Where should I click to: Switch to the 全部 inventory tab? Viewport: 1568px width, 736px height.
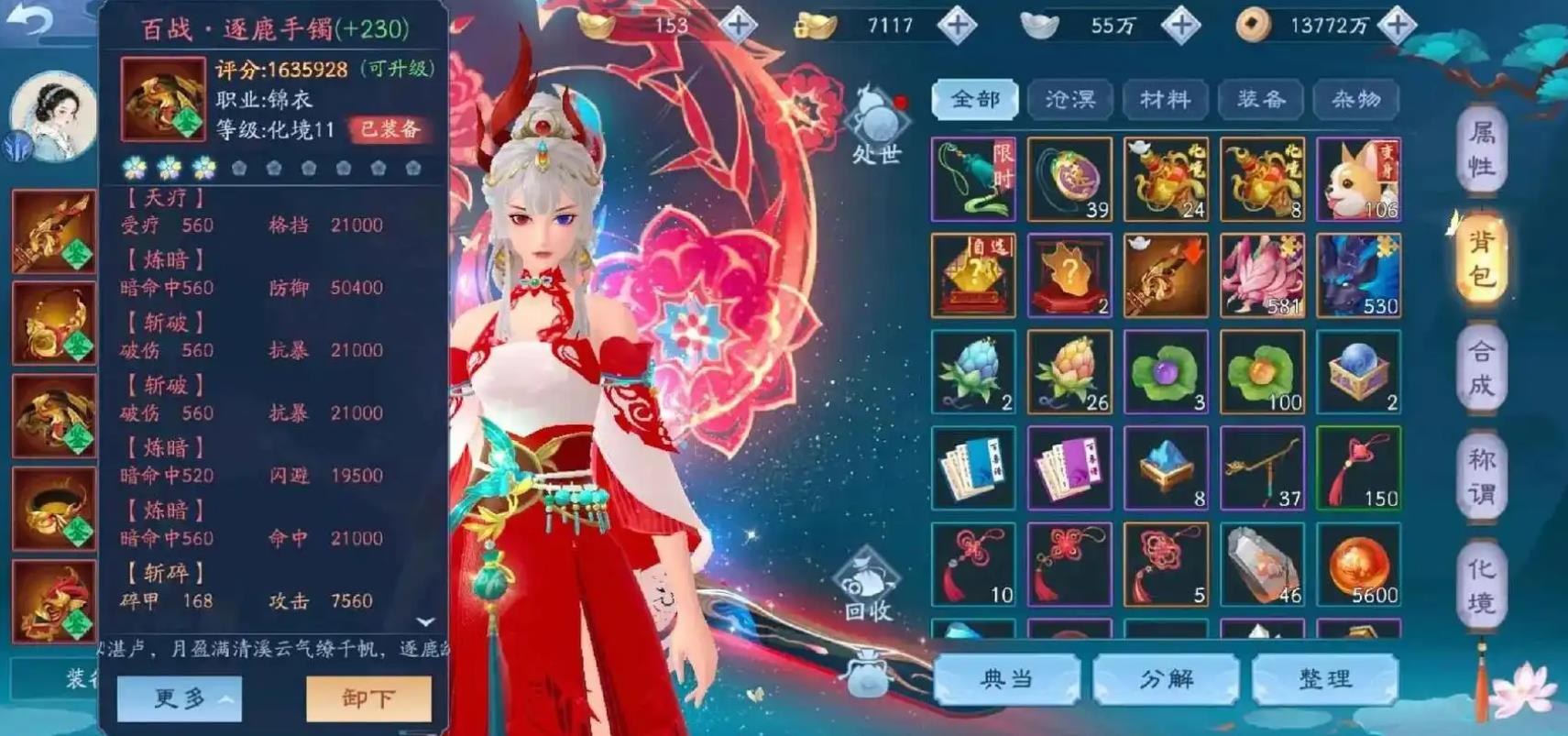[x=974, y=99]
